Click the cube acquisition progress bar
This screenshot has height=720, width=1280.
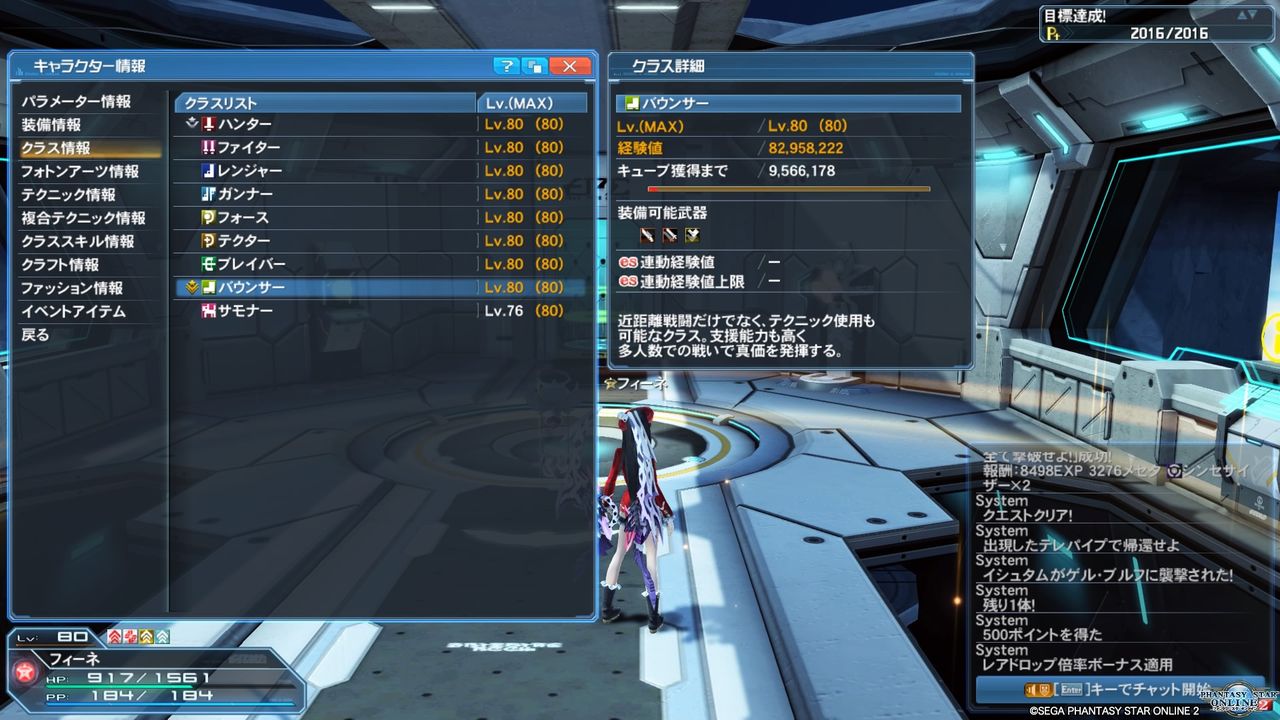[790, 188]
